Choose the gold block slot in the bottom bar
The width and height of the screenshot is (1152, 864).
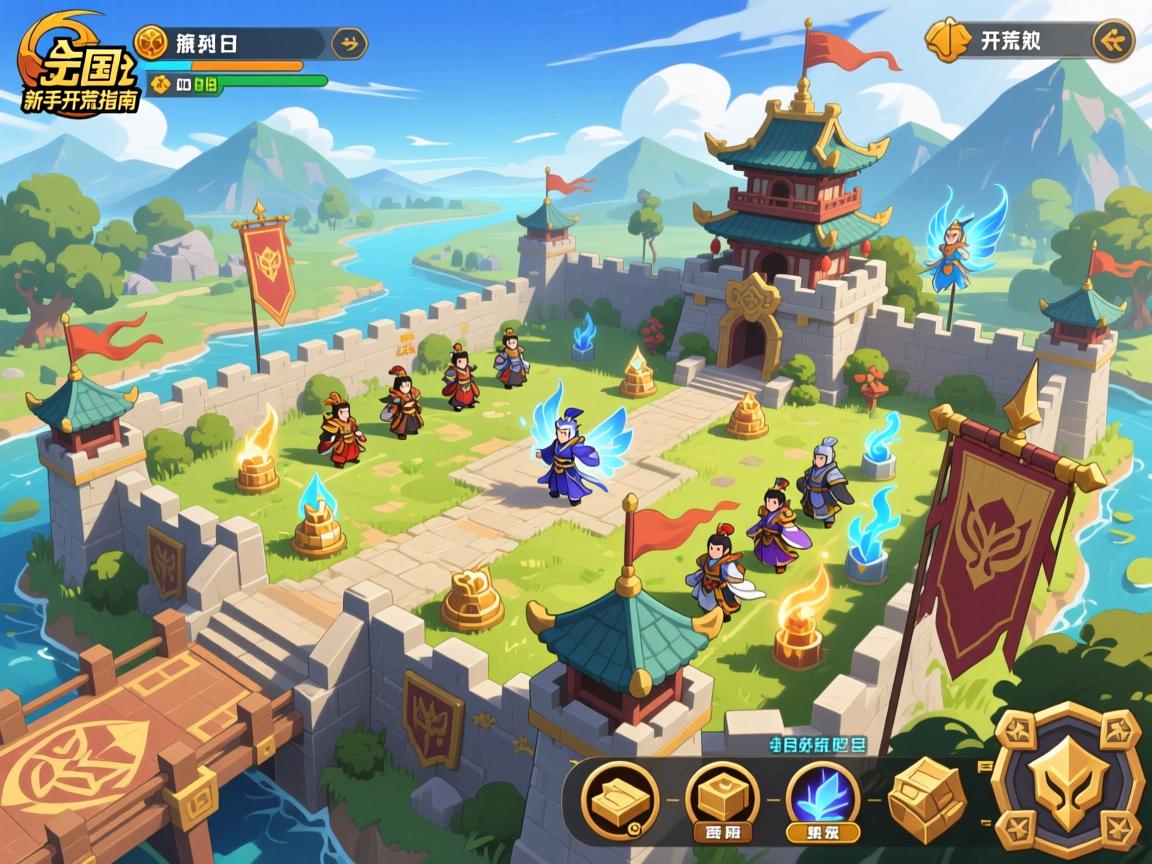click(x=722, y=798)
